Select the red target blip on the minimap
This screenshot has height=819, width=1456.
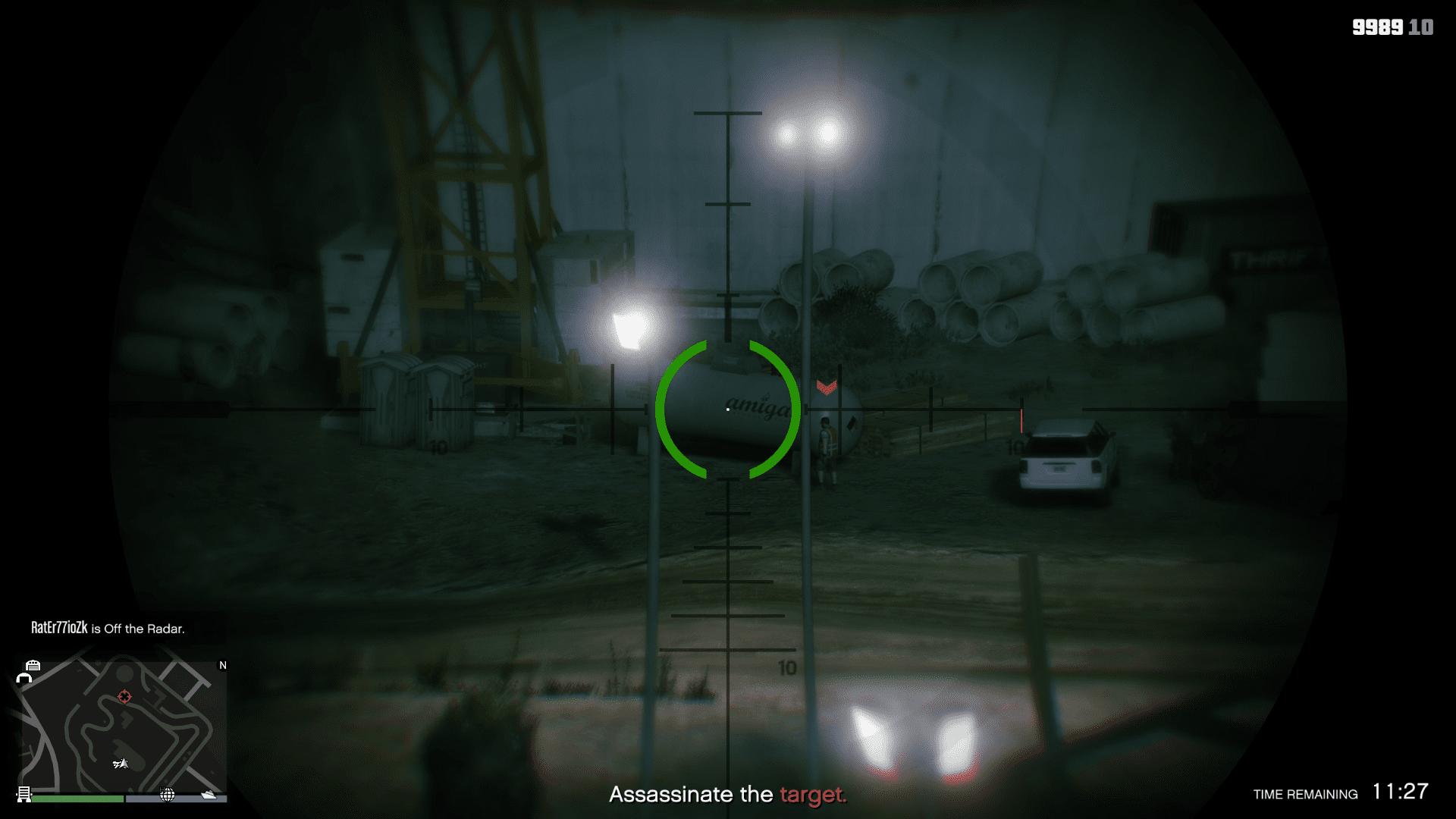pyautogui.click(x=124, y=697)
